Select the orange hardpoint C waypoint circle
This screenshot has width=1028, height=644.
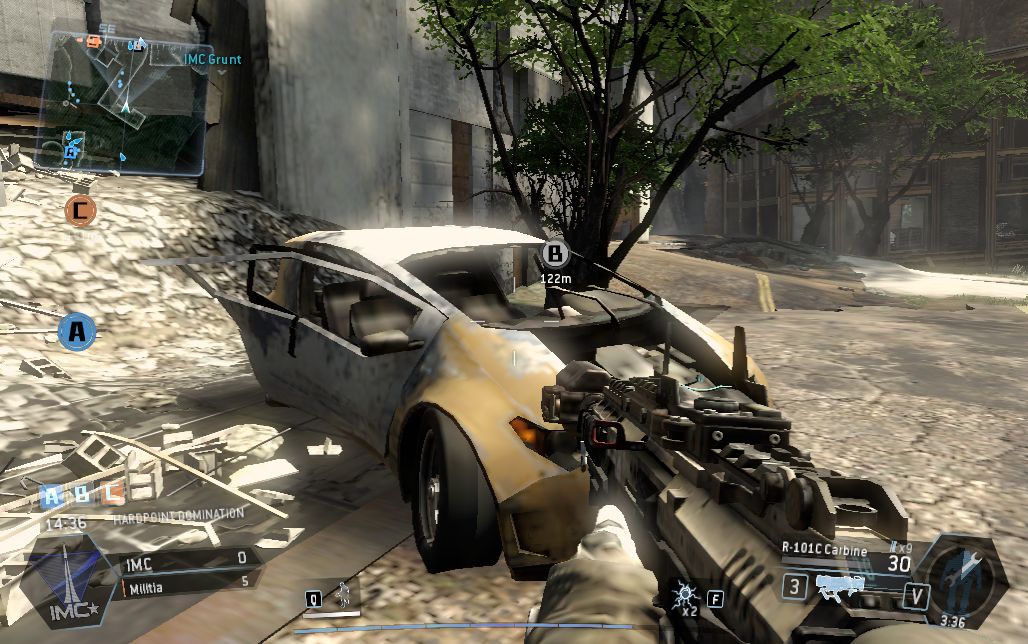coord(80,210)
